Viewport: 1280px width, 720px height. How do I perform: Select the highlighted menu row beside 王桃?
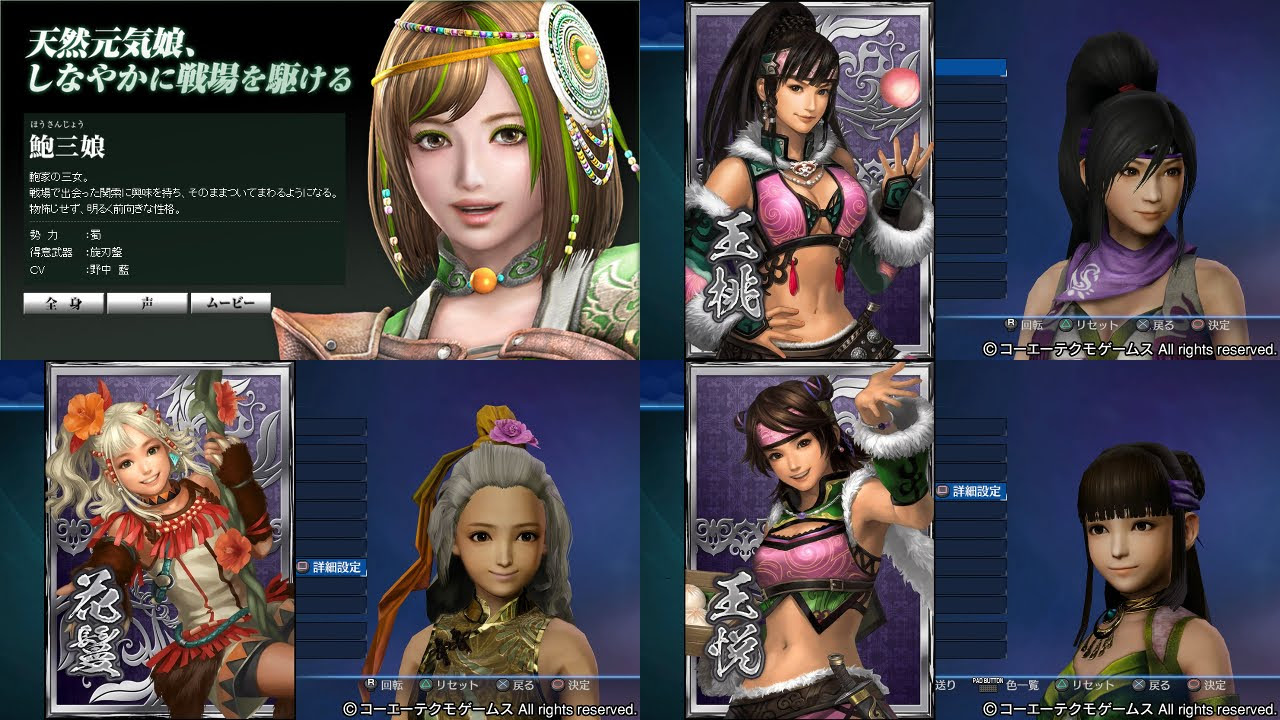(x=970, y=68)
